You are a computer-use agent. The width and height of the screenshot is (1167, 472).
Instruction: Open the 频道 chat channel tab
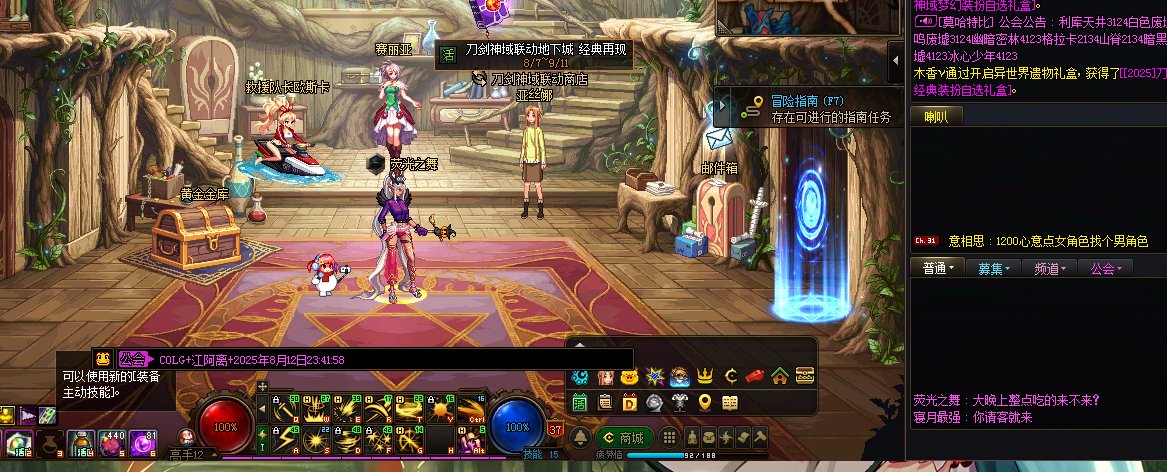(1049, 268)
